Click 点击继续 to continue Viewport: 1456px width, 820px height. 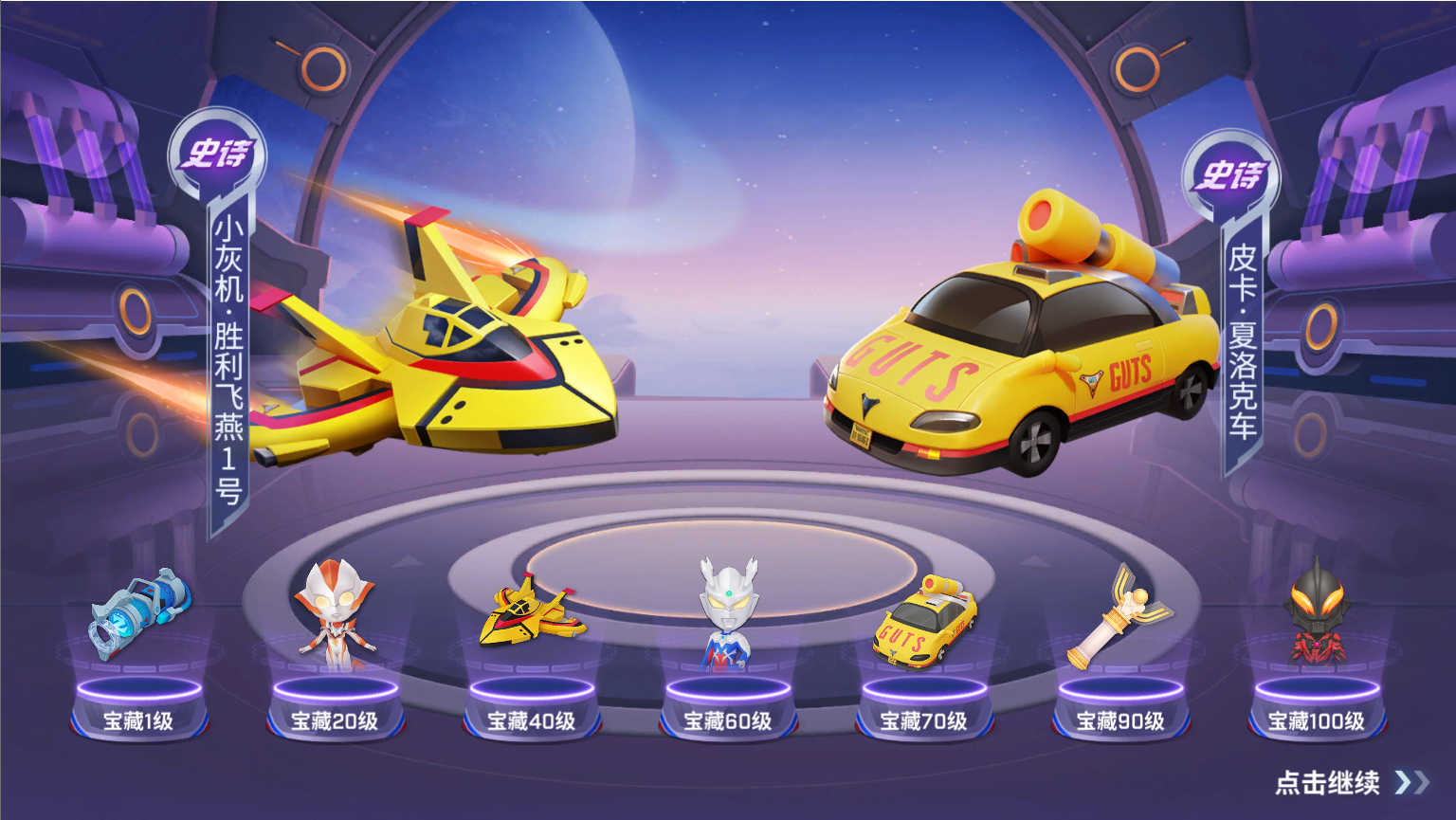tap(1350, 783)
